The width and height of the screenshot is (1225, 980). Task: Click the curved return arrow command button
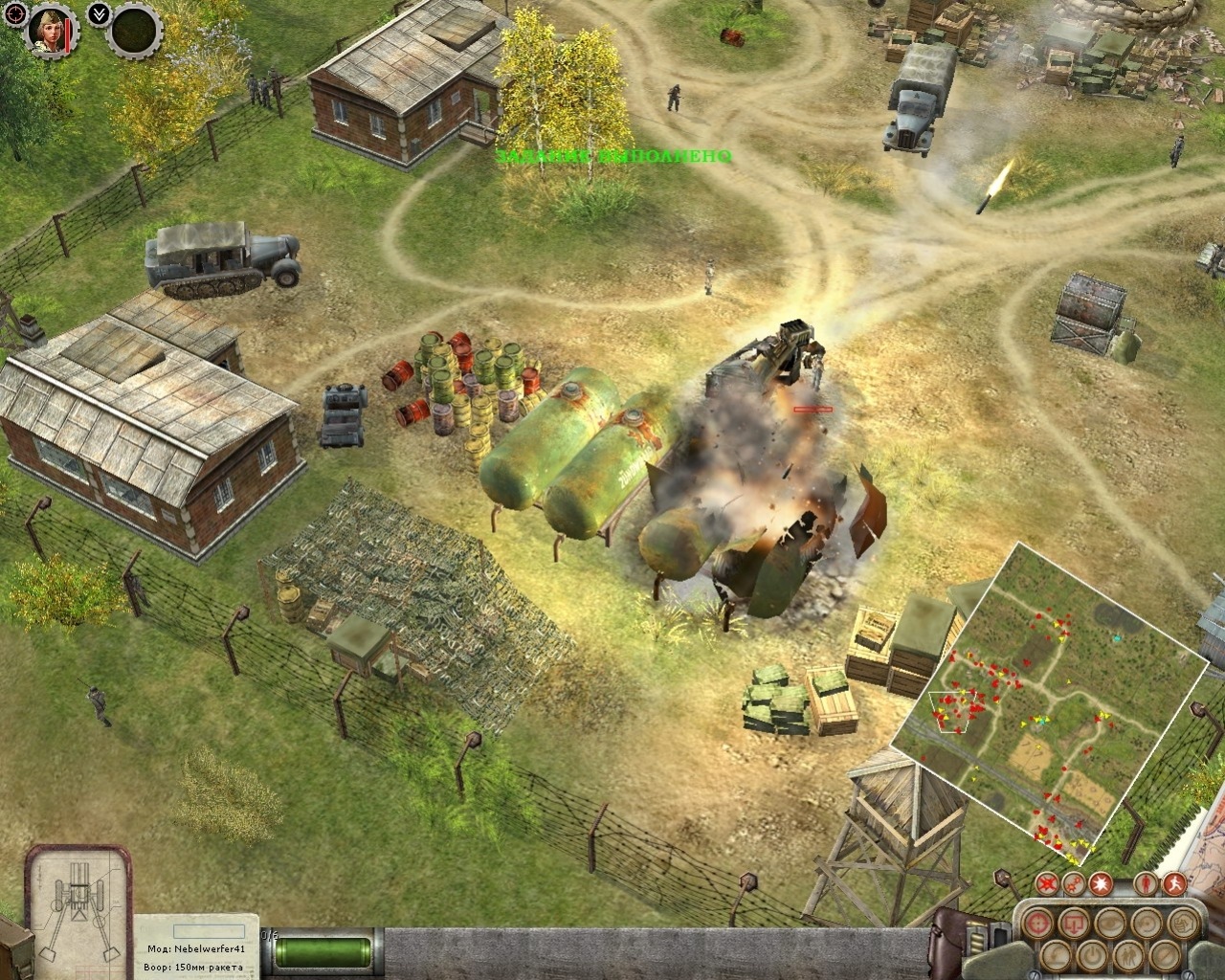pyautogui.click(x=1056, y=955)
